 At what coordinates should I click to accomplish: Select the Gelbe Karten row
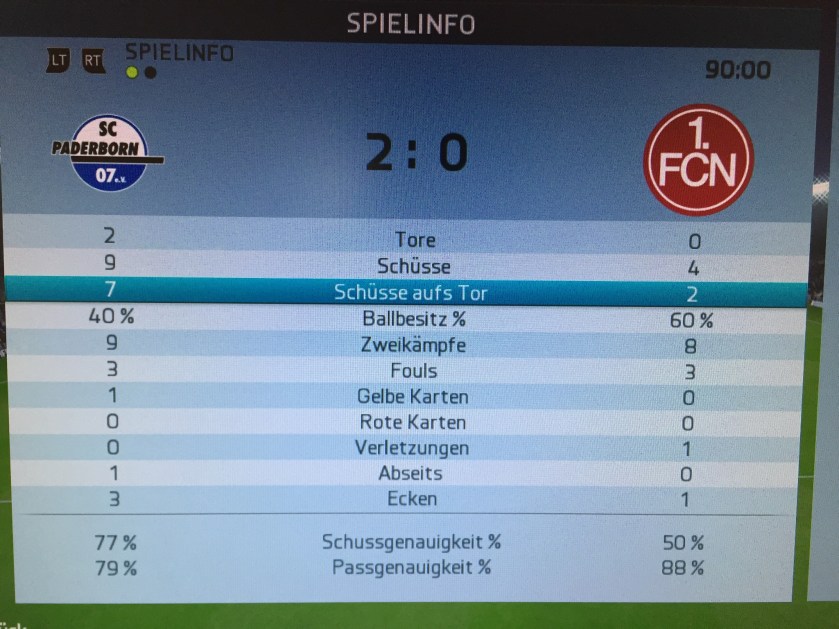pos(414,397)
